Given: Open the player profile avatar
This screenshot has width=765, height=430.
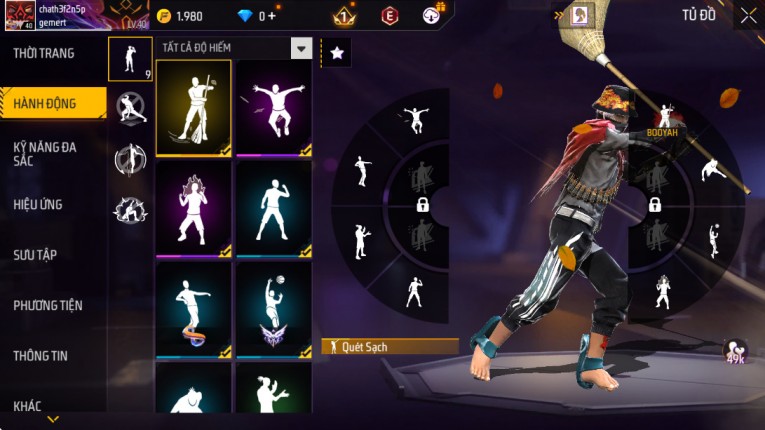Looking at the screenshot, I should [19, 15].
